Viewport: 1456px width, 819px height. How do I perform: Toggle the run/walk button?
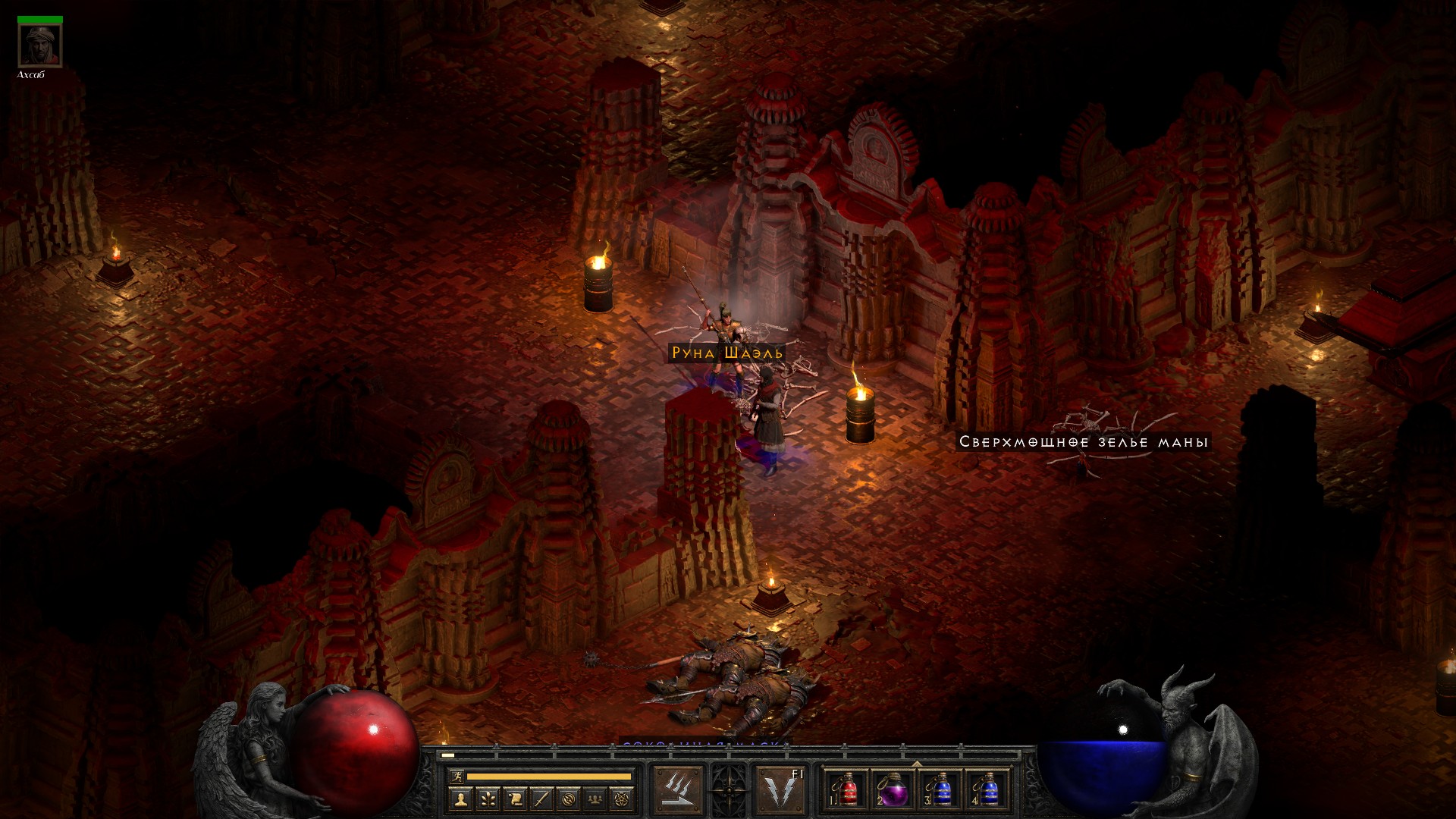(x=457, y=777)
